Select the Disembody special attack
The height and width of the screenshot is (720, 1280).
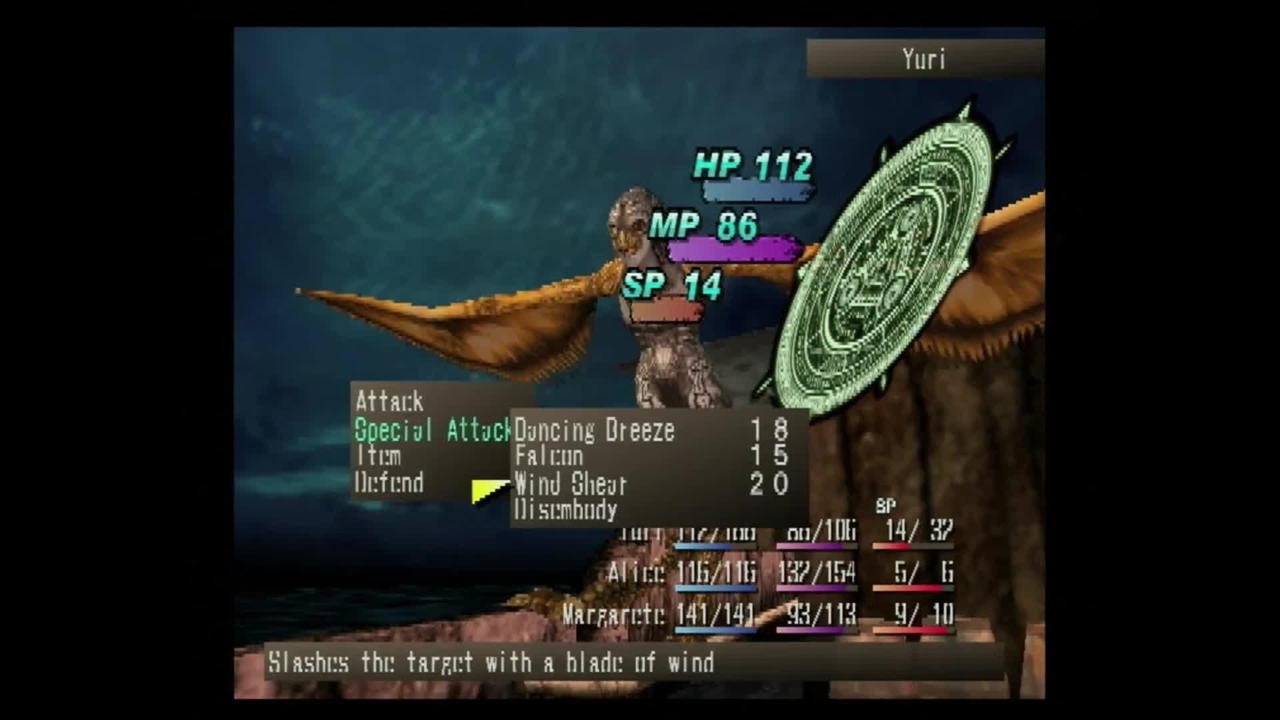(x=566, y=510)
